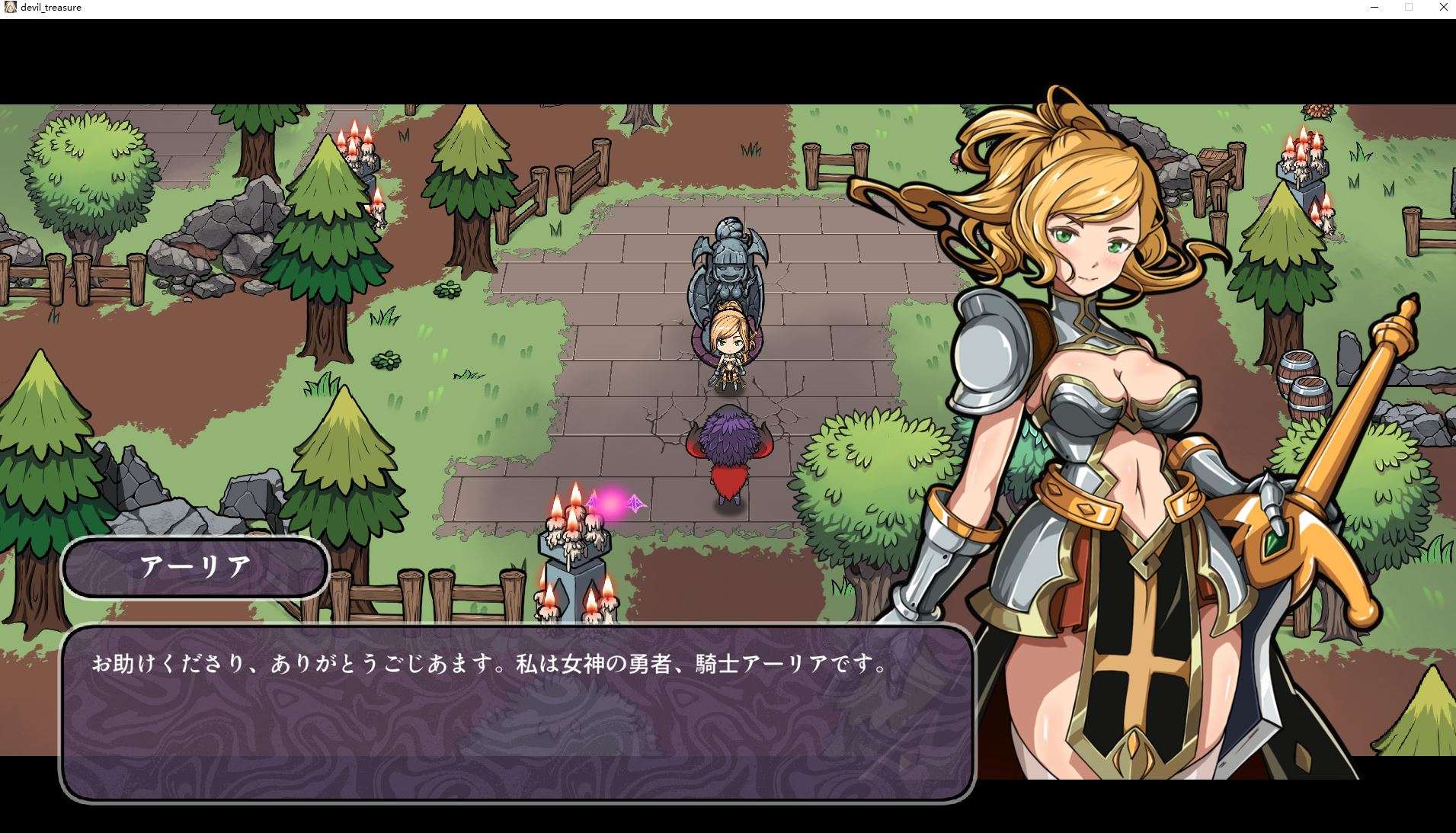Image resolution: width=1456 pixels, height=833 pixels.
Task: Click the Japanese dialogue line about the goddess hero
Action: 488,663
